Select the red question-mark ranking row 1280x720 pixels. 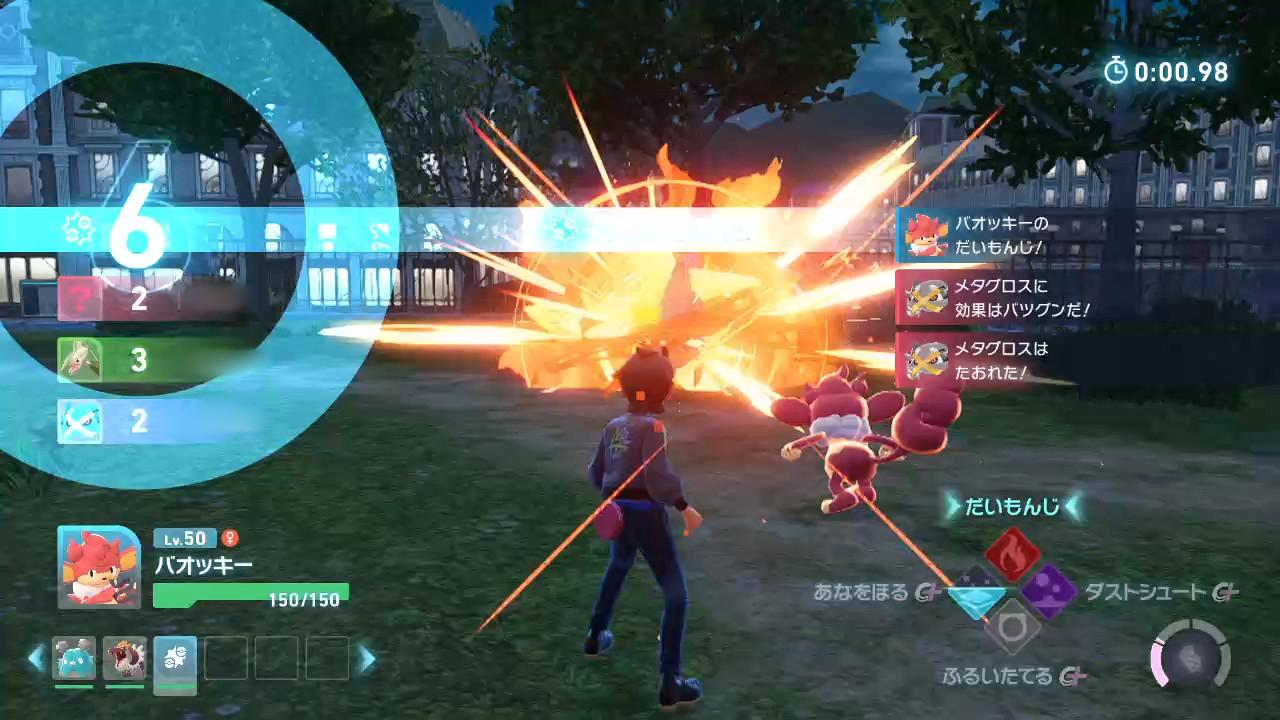click(x=150, y=298)
